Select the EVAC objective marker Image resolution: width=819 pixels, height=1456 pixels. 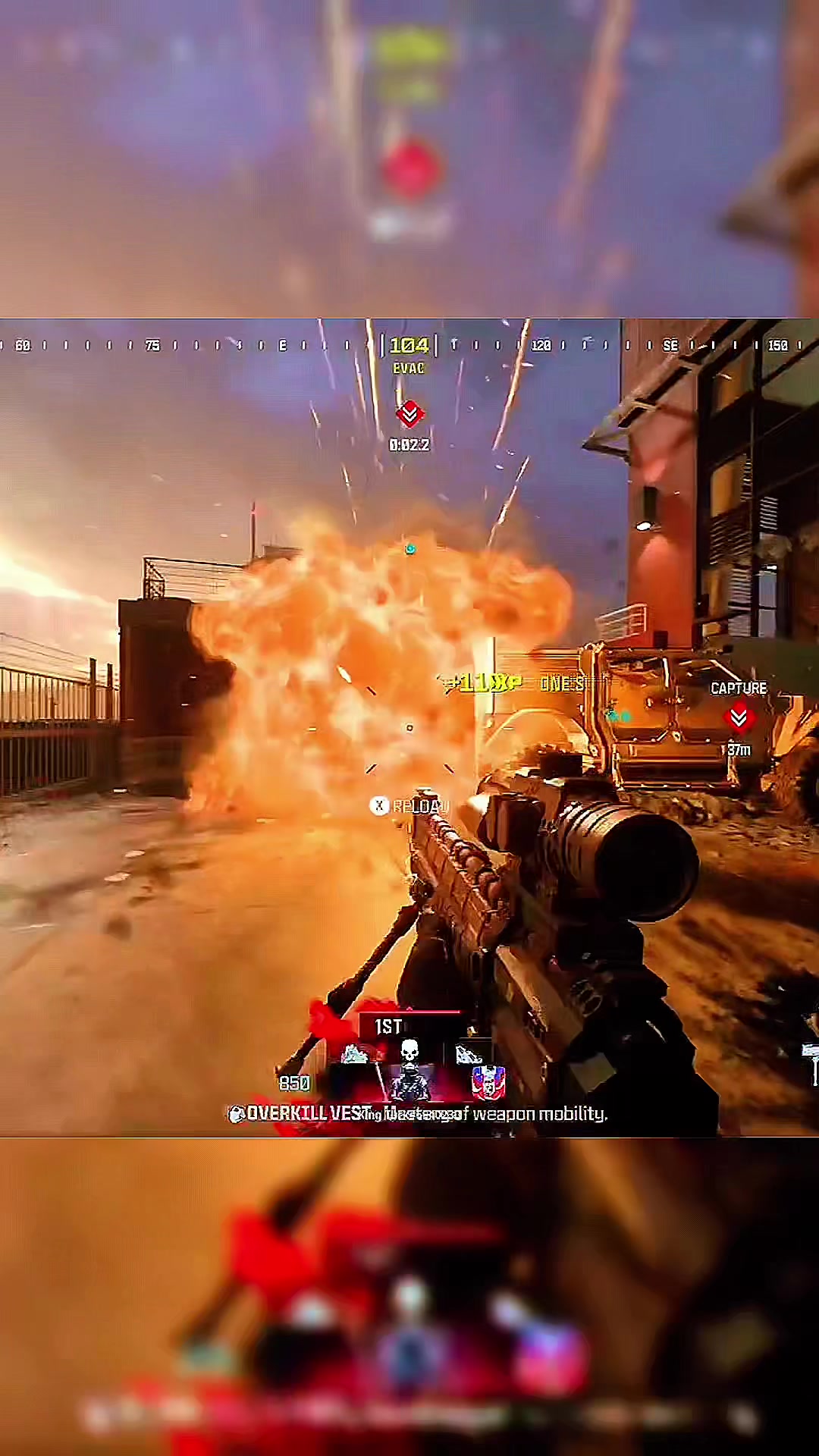(409, 413)
